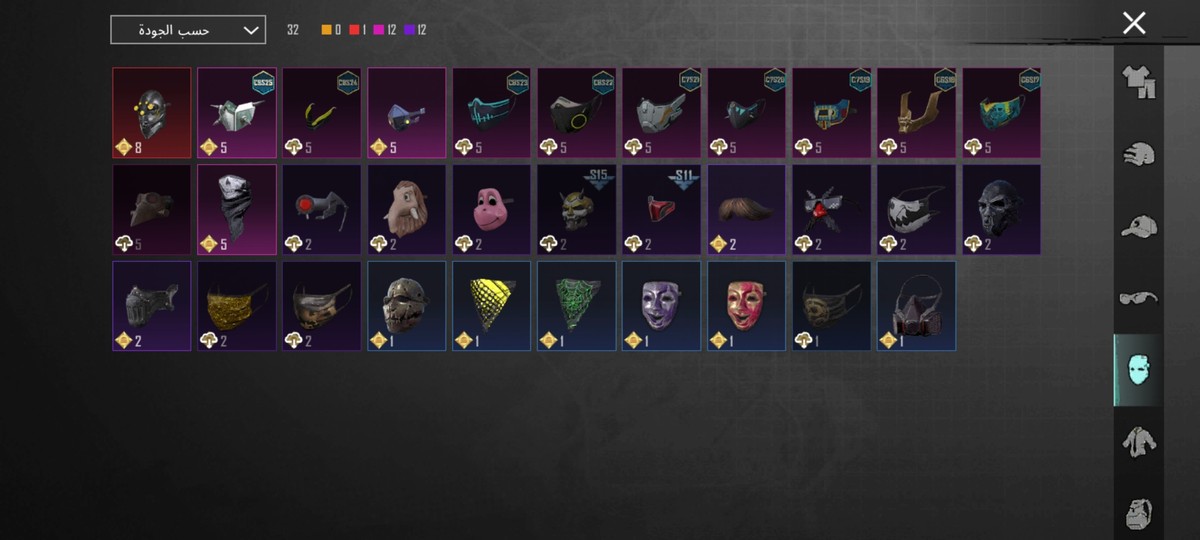Select the red-background goggled helmet mask

point(152,112)
